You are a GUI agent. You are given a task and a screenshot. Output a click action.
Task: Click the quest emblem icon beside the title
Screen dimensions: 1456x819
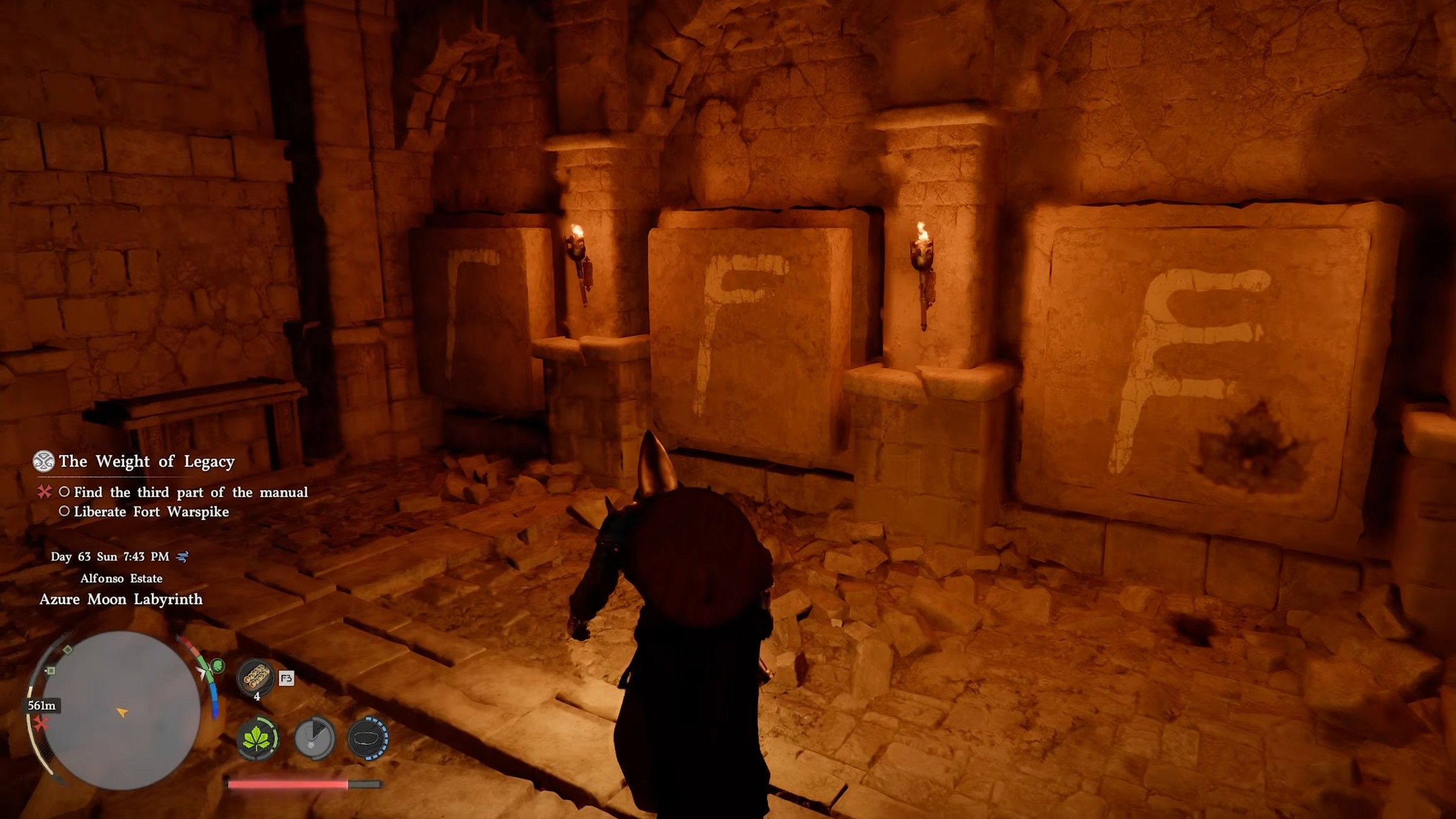[x=44, y=461]
